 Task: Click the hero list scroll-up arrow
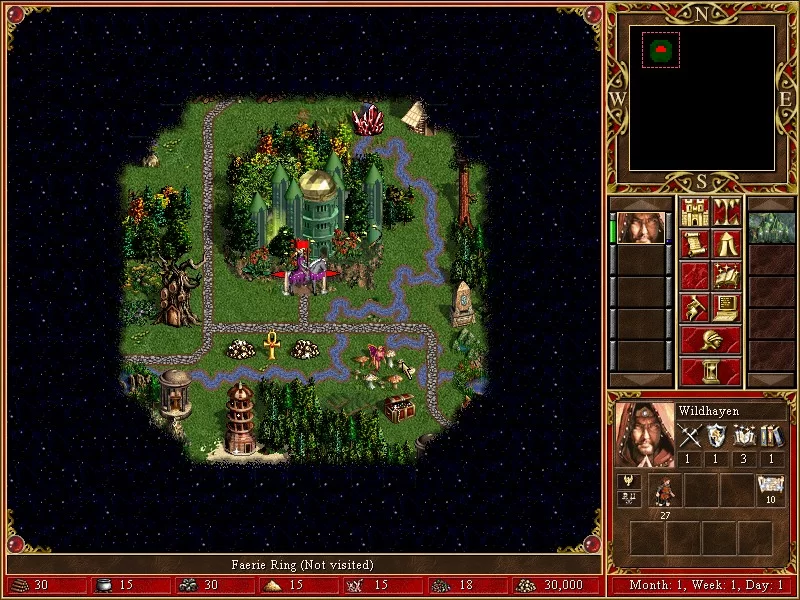click(x=640, y=203)
